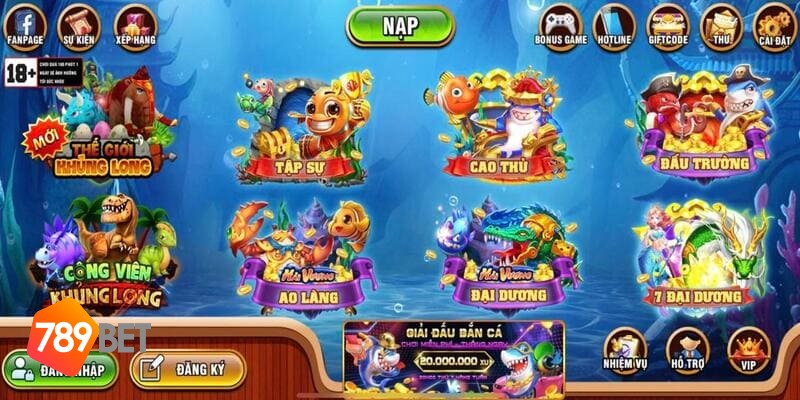800x400 pixels.
Task: Call the Hotline support icon
Action: [614, 24]
